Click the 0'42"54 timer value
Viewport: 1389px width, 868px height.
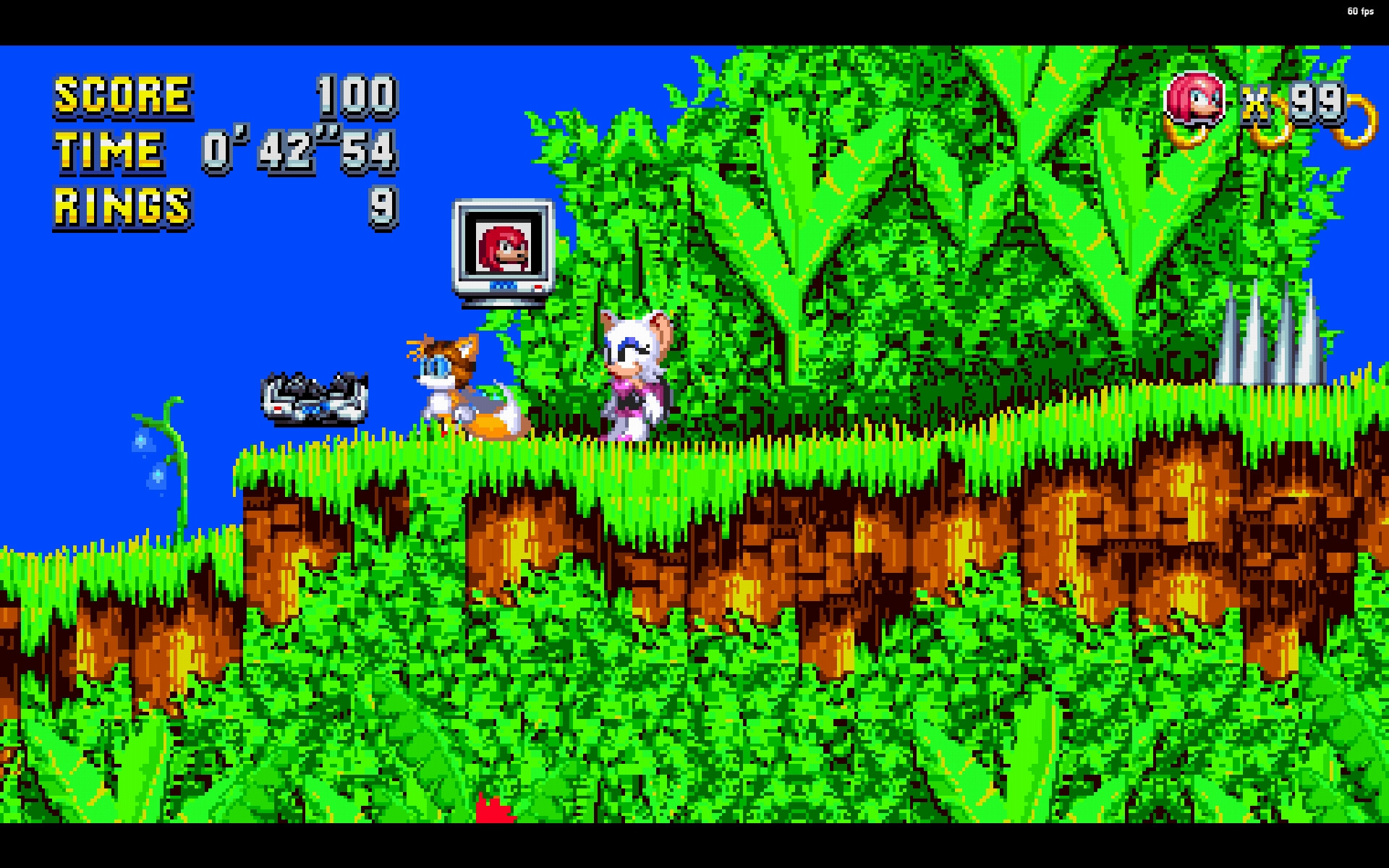[299, 150]
